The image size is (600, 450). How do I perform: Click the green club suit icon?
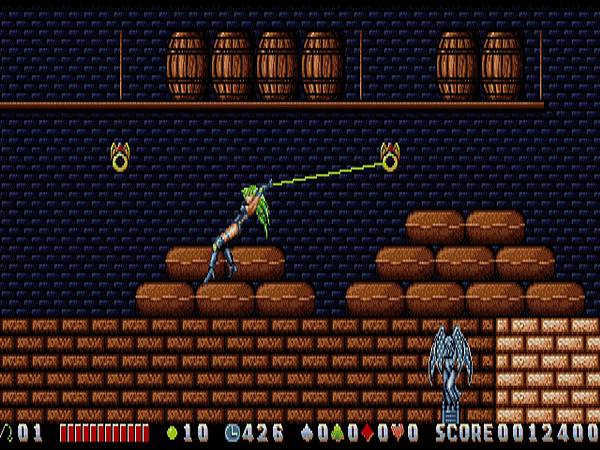pyautogui.click(x=336, y=433)
